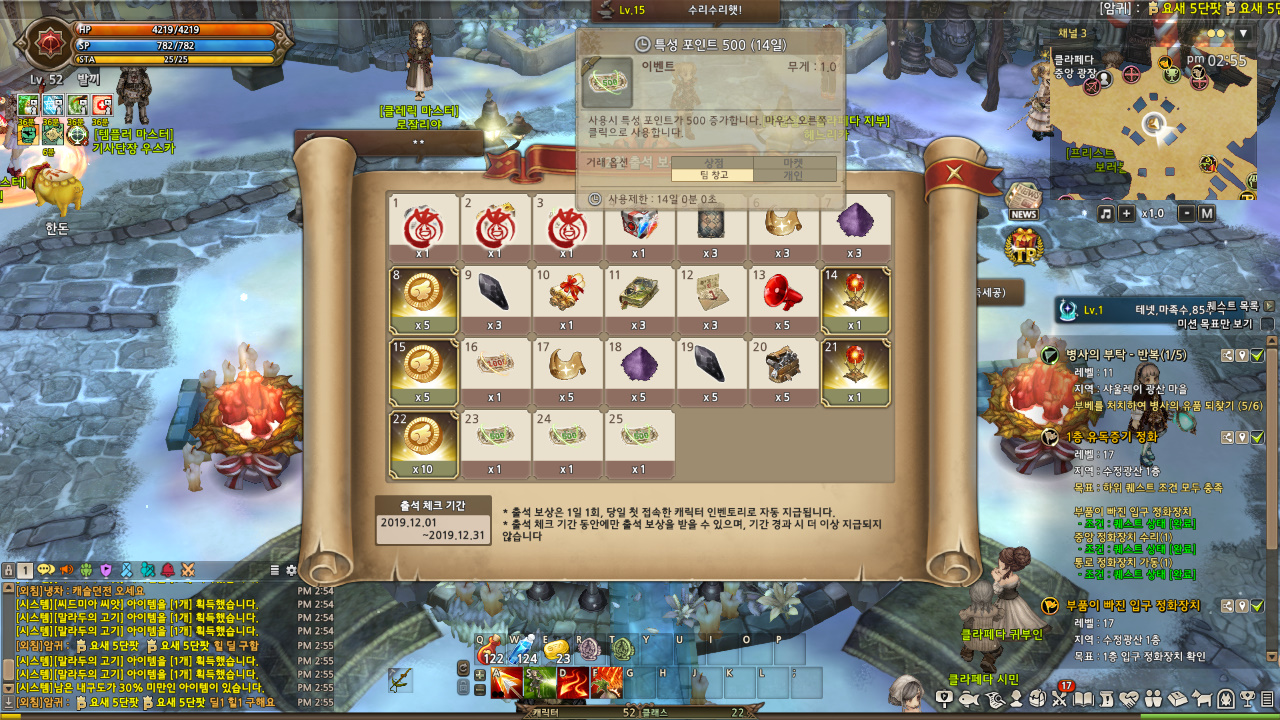The image size is (1280, 720).
Task: Expand the minimap dropdown arrow
Action: point(1244,33)
